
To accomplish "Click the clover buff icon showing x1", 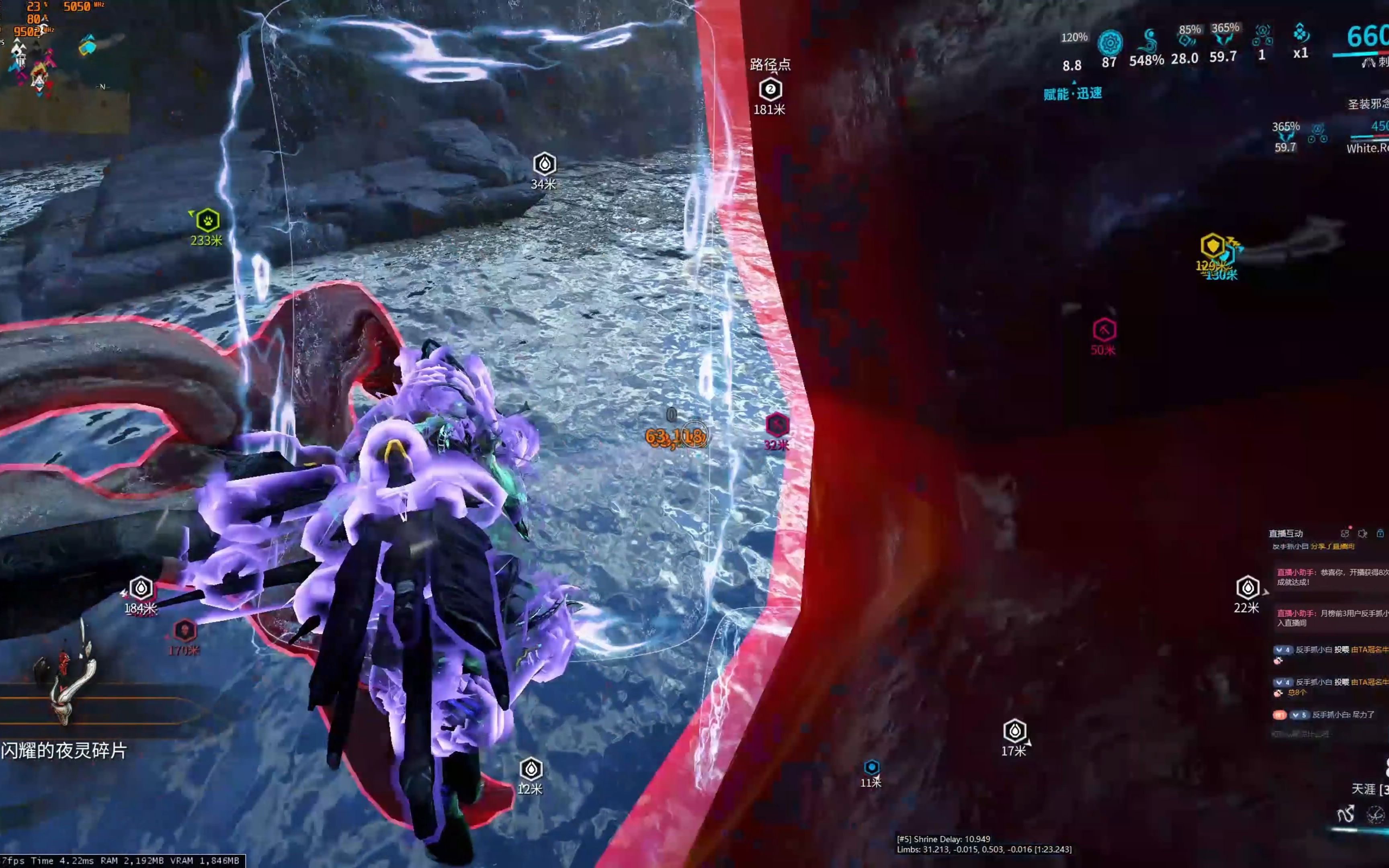I will [x=1301, y=35].
